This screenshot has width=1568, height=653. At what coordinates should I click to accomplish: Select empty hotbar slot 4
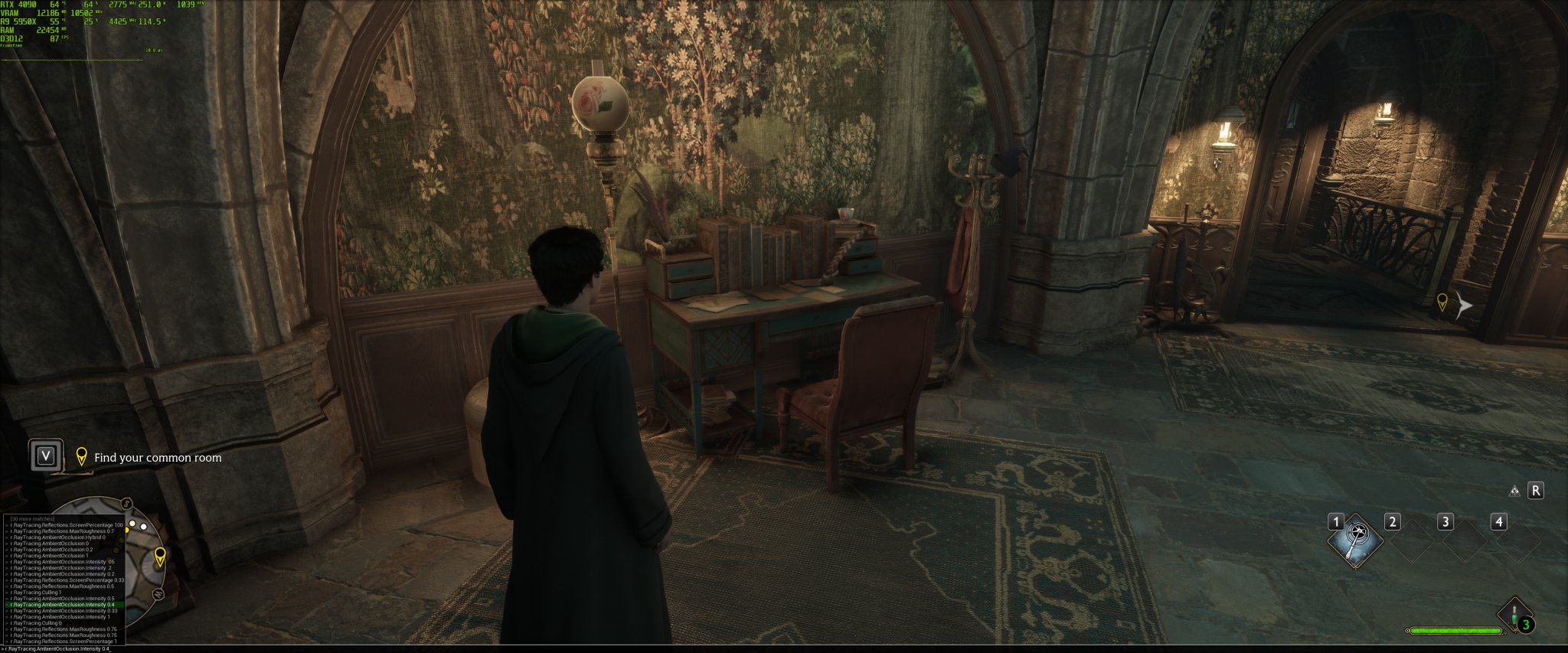tap(1518, 540)
